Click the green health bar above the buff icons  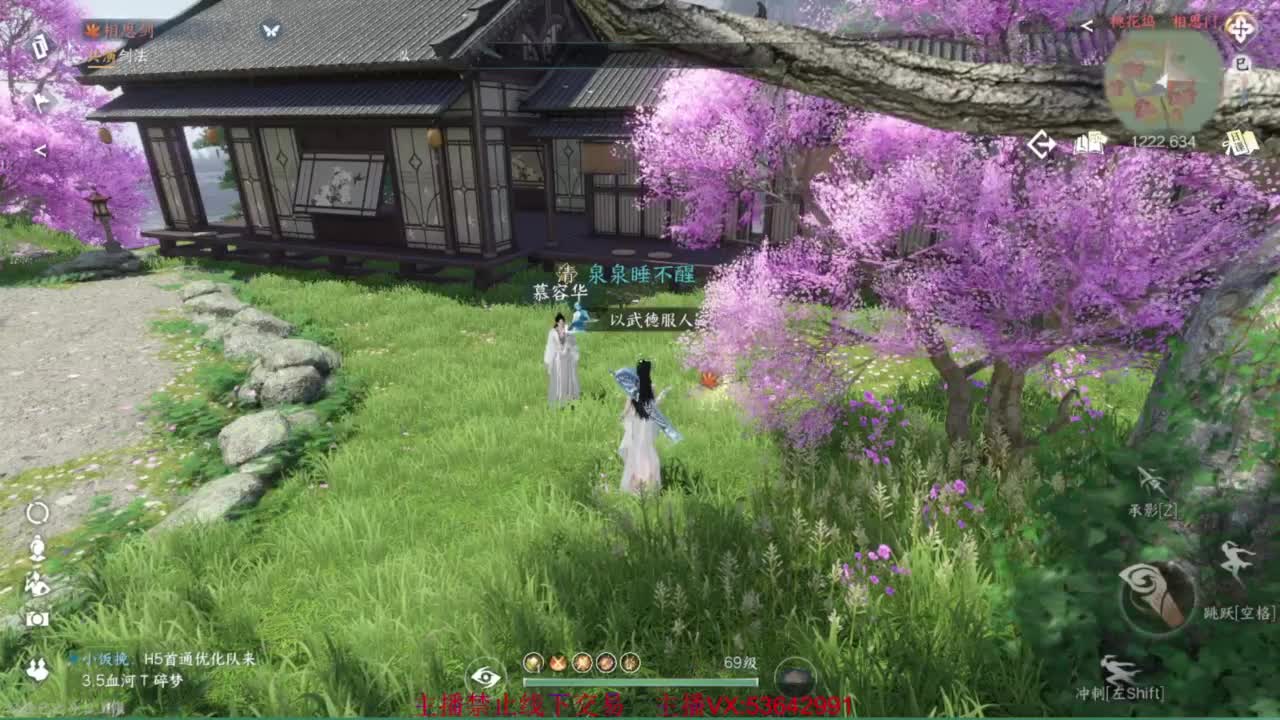(x=640, y=683)
